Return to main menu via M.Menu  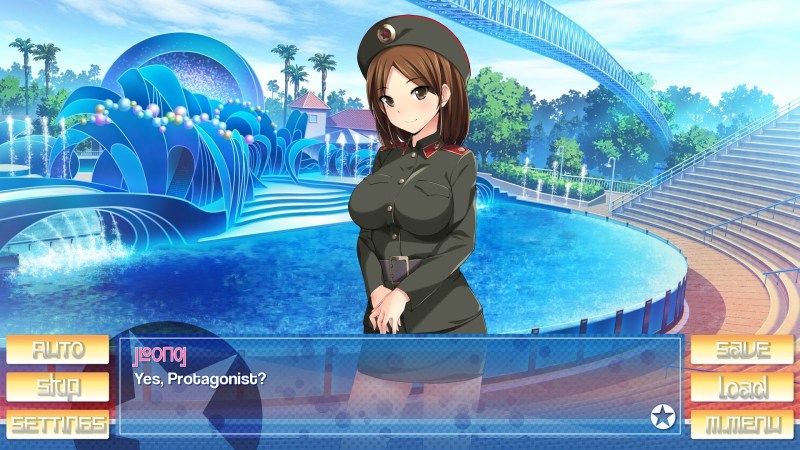pyautogui.click(x=741, y=423)
